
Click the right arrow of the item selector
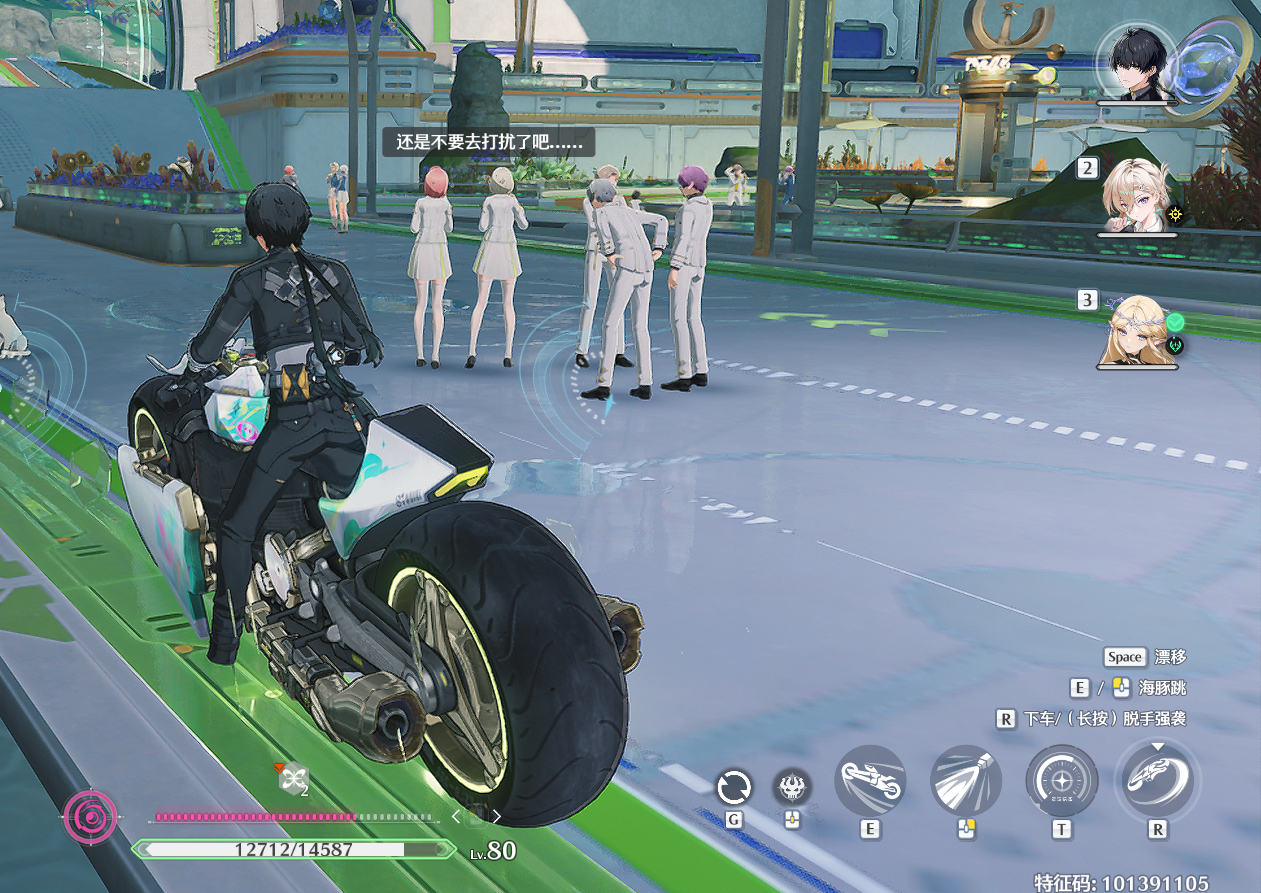tap(497, 816)
